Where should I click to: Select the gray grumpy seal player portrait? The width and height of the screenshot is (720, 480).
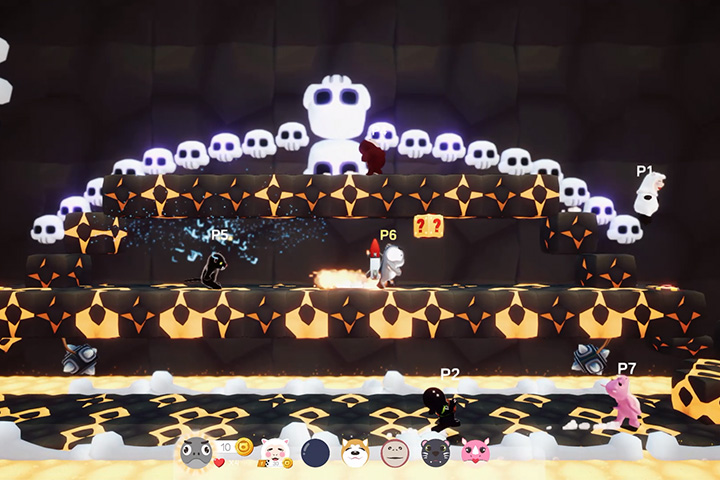point(195,453)
